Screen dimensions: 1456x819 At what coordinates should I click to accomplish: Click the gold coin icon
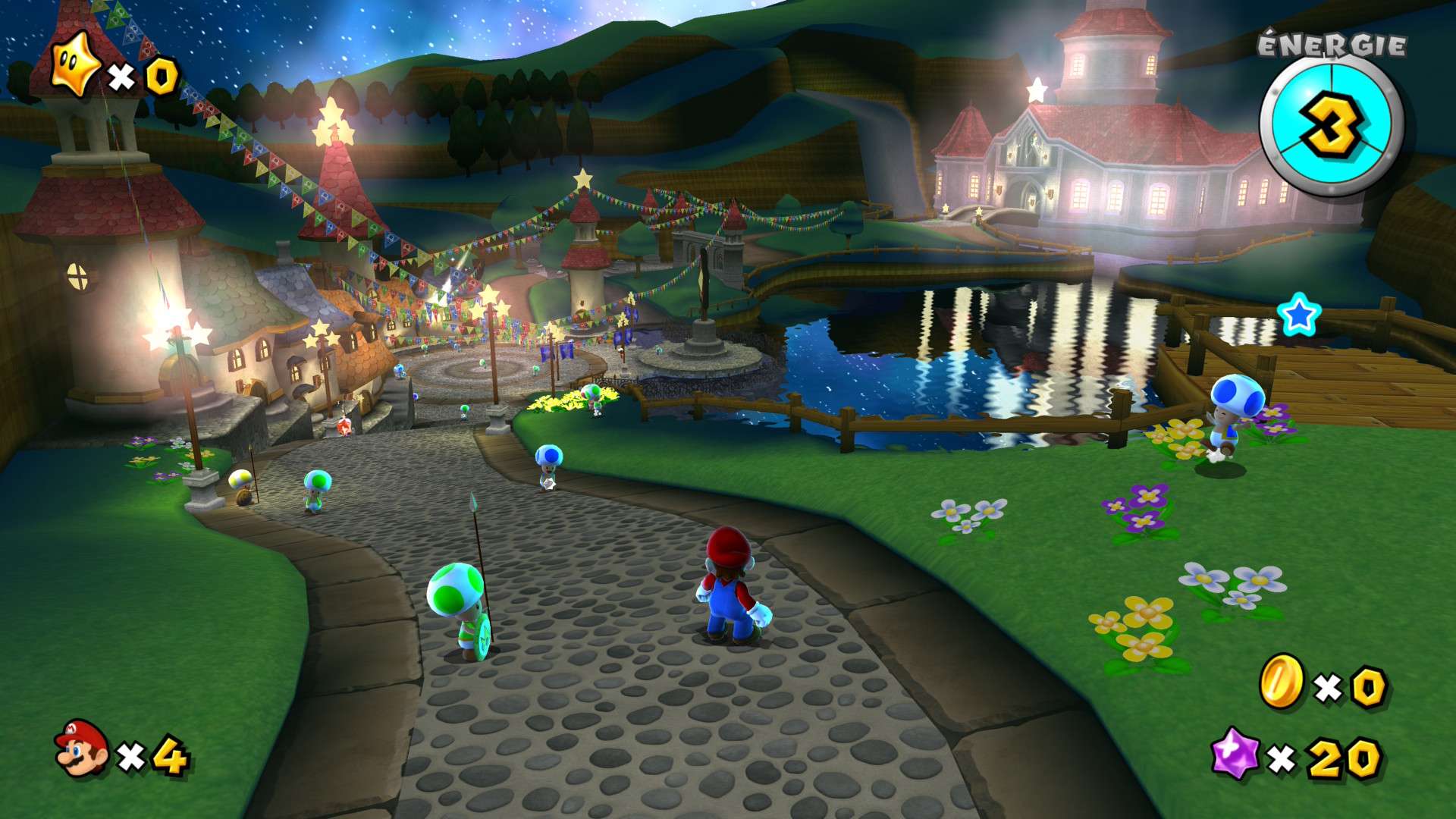[x=1281, y=682]
